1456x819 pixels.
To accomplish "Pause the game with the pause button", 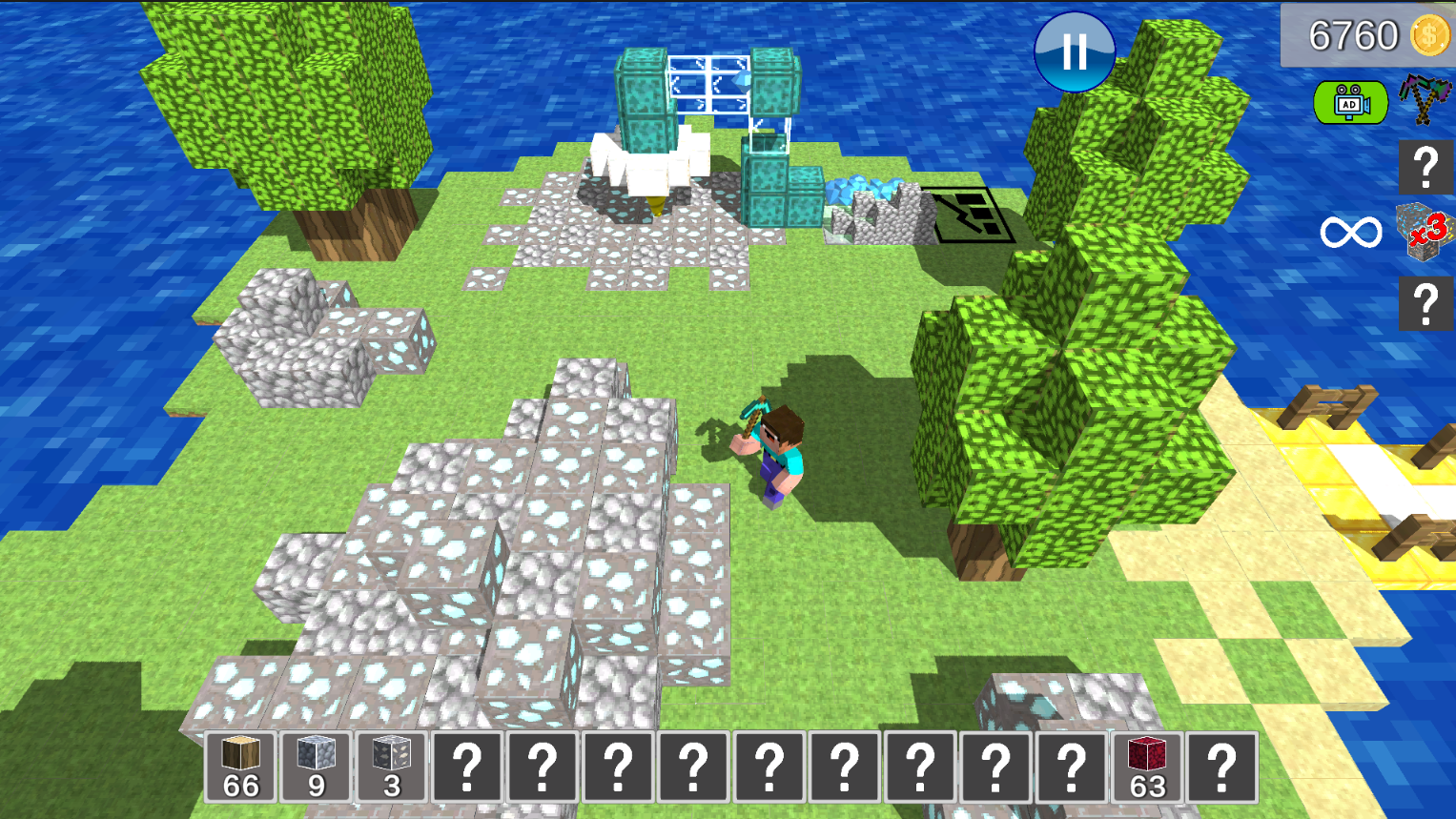I will click(x=1074, y=53).
